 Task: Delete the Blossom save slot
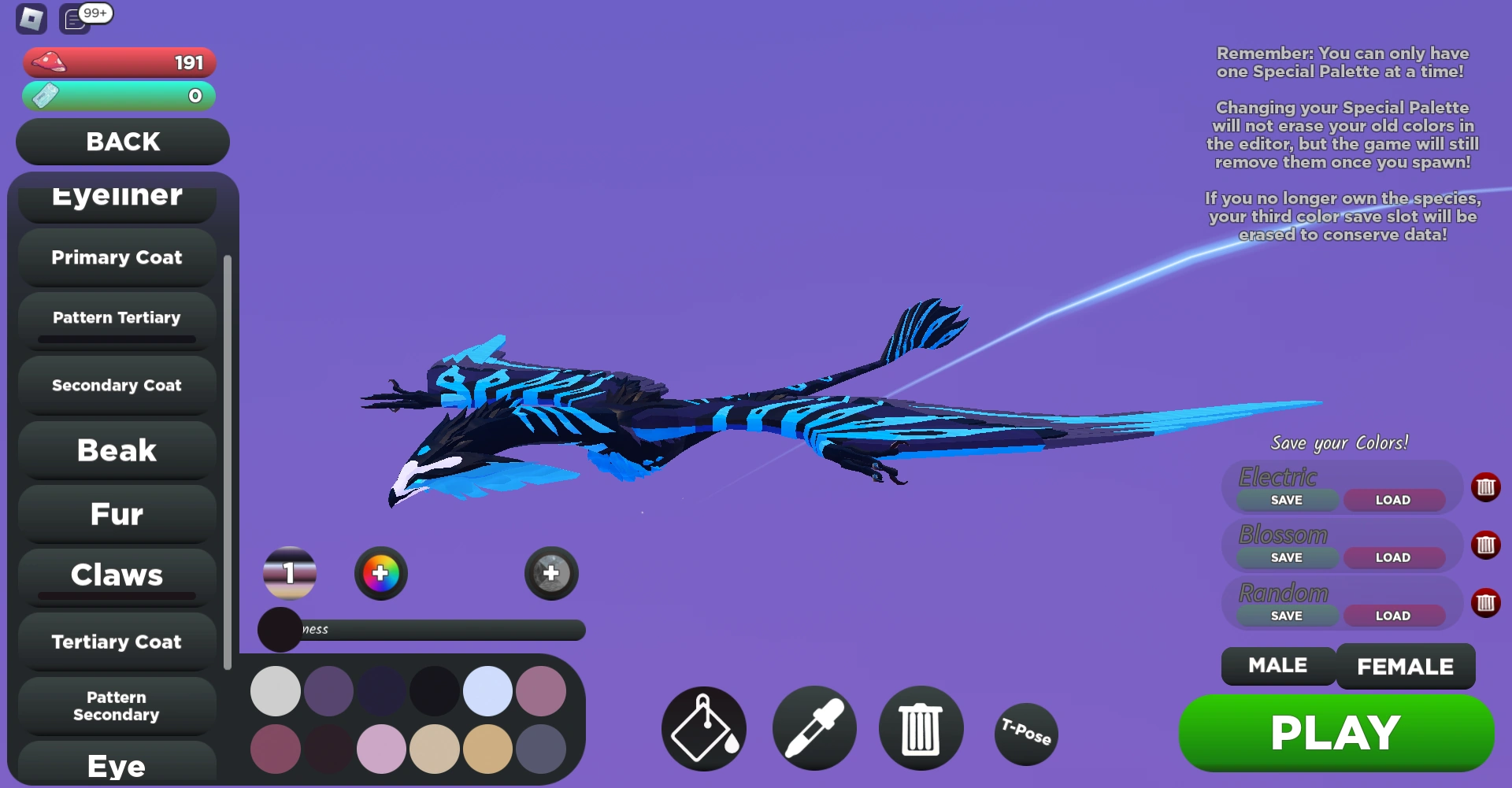(1486, 545)
